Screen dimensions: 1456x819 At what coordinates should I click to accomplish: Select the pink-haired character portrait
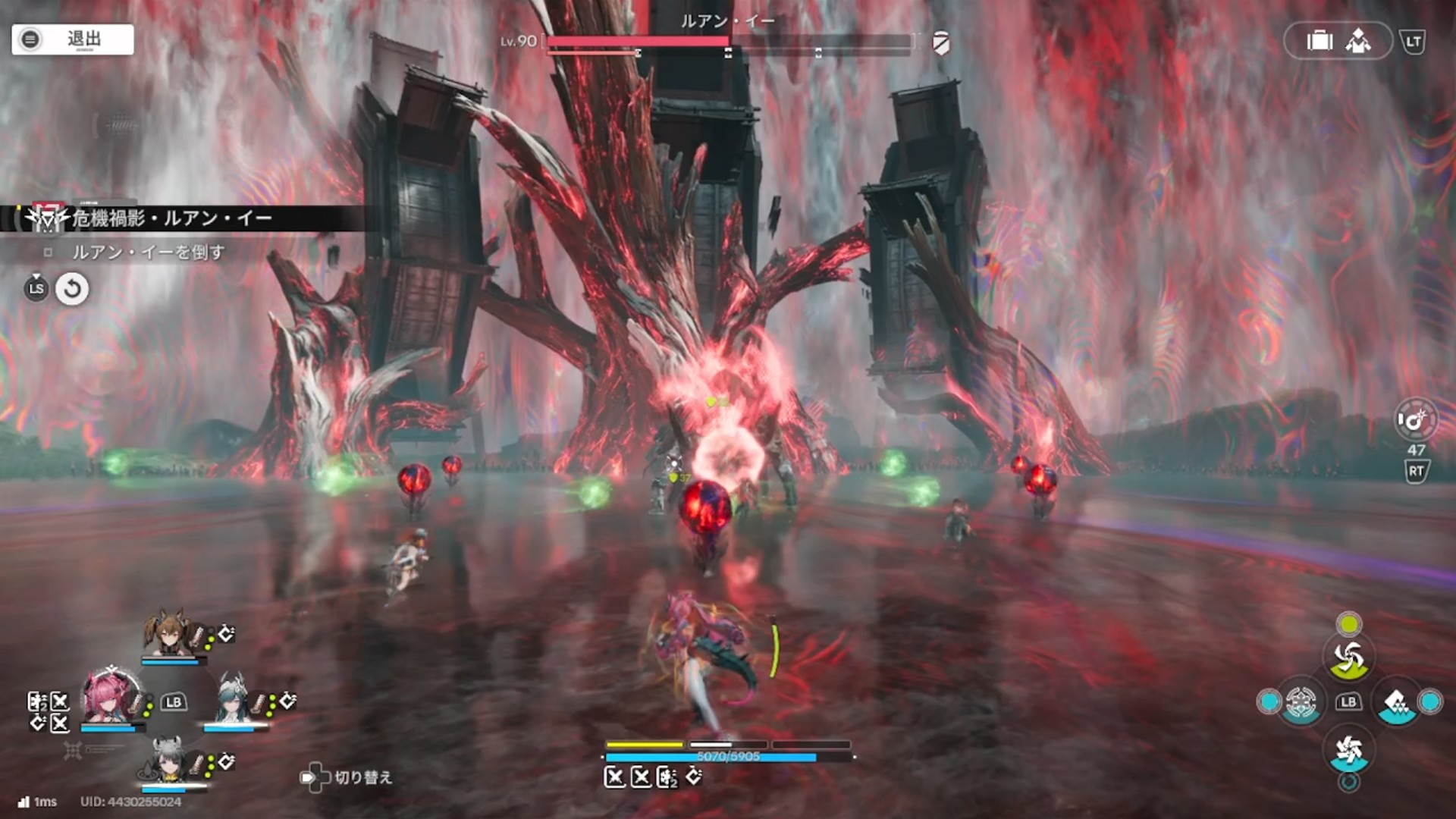(111, 698)
